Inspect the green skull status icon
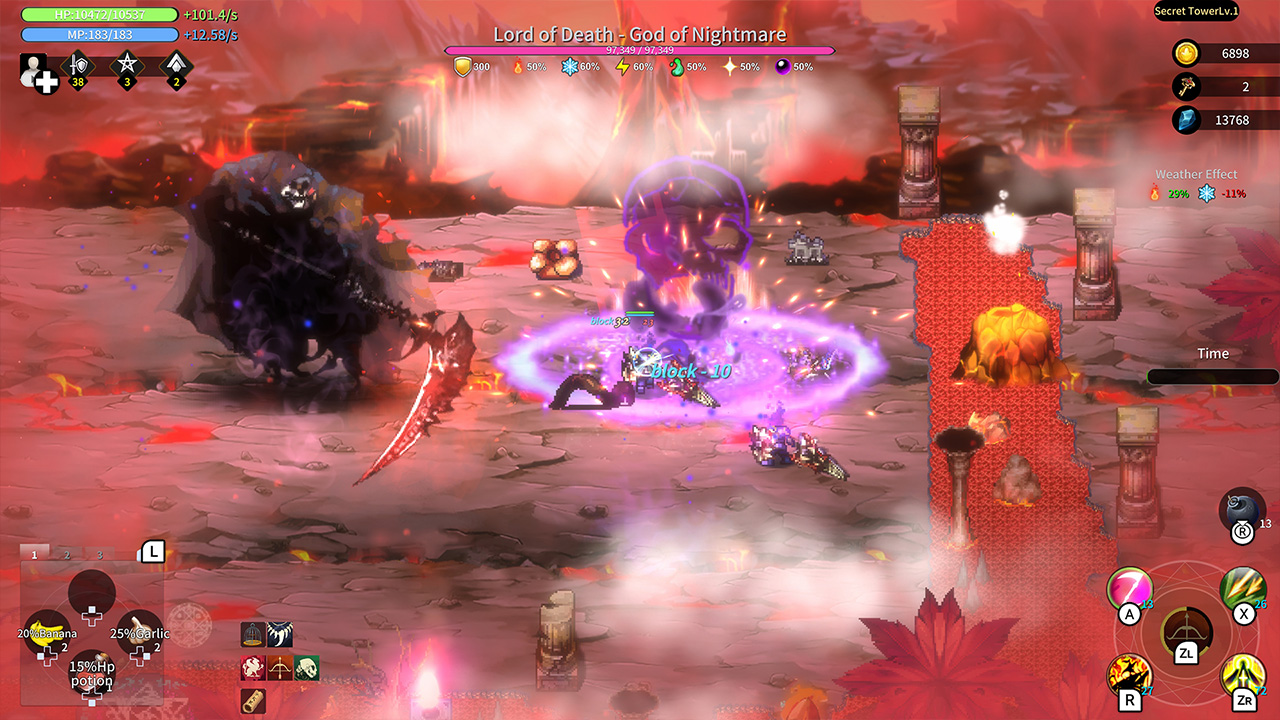The height and width of the screenshot is (720, 1280). coord(306,669)
